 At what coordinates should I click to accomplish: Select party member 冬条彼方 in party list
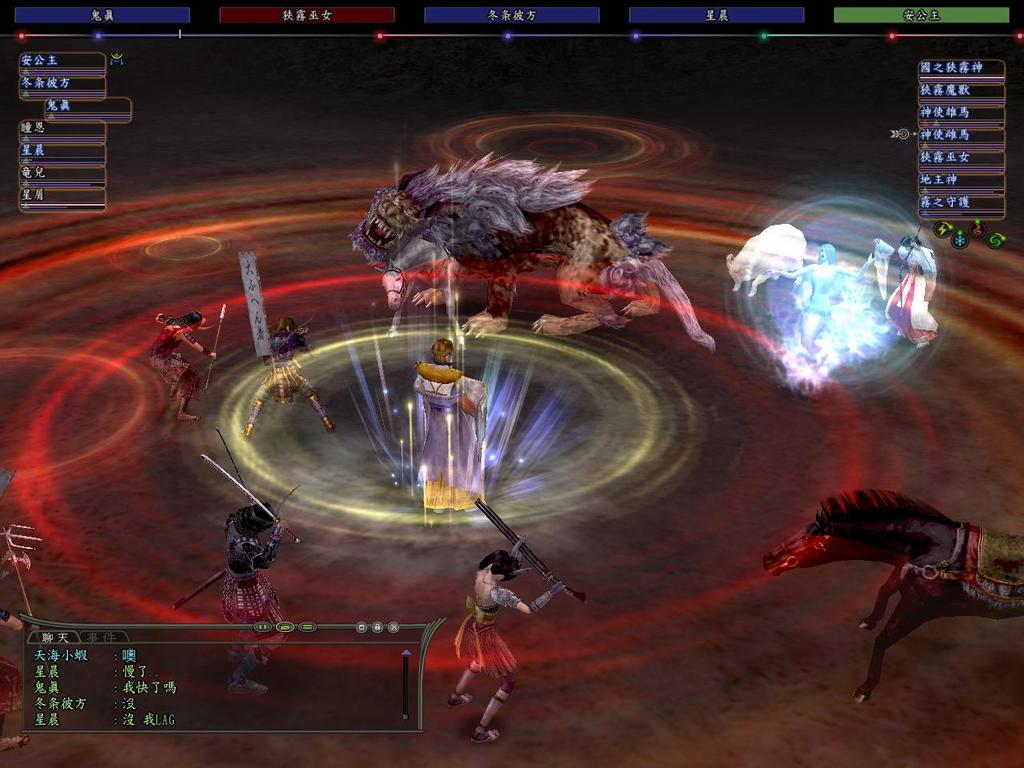tap(62, 84)
